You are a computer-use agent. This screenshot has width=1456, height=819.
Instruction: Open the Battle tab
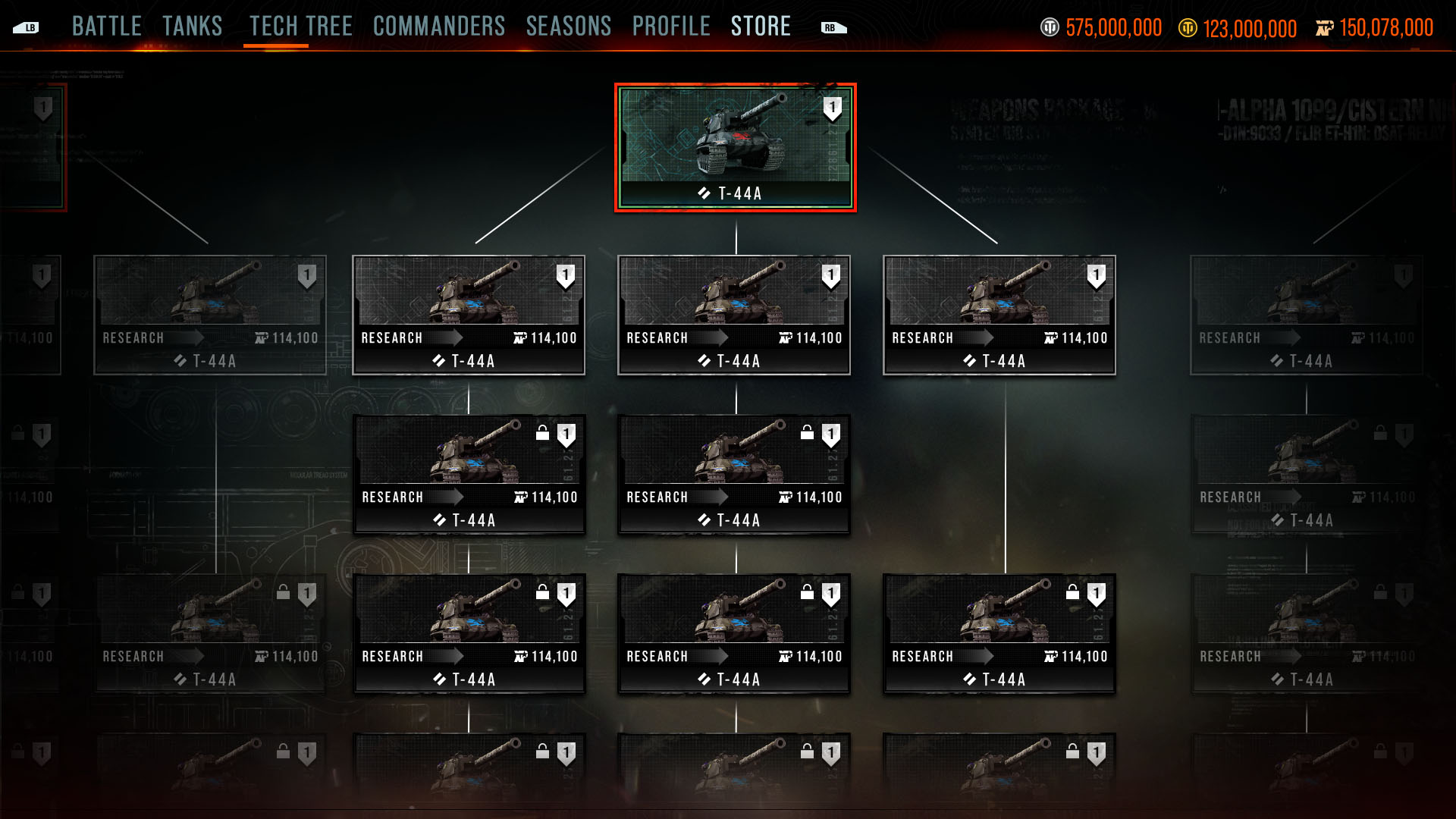coord(107,27)
